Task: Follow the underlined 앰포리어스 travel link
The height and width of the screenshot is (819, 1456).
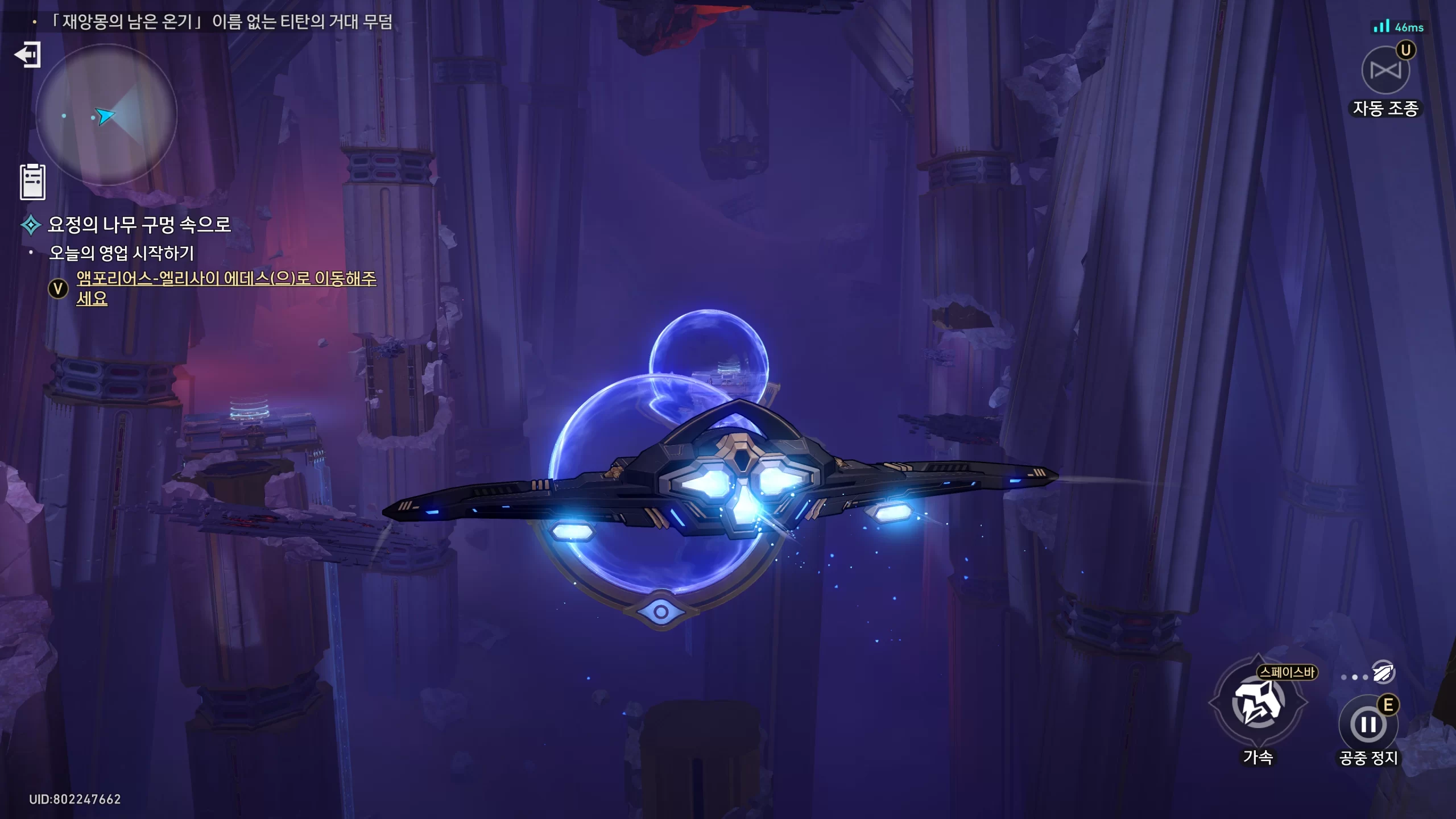Action: (226, 279)
